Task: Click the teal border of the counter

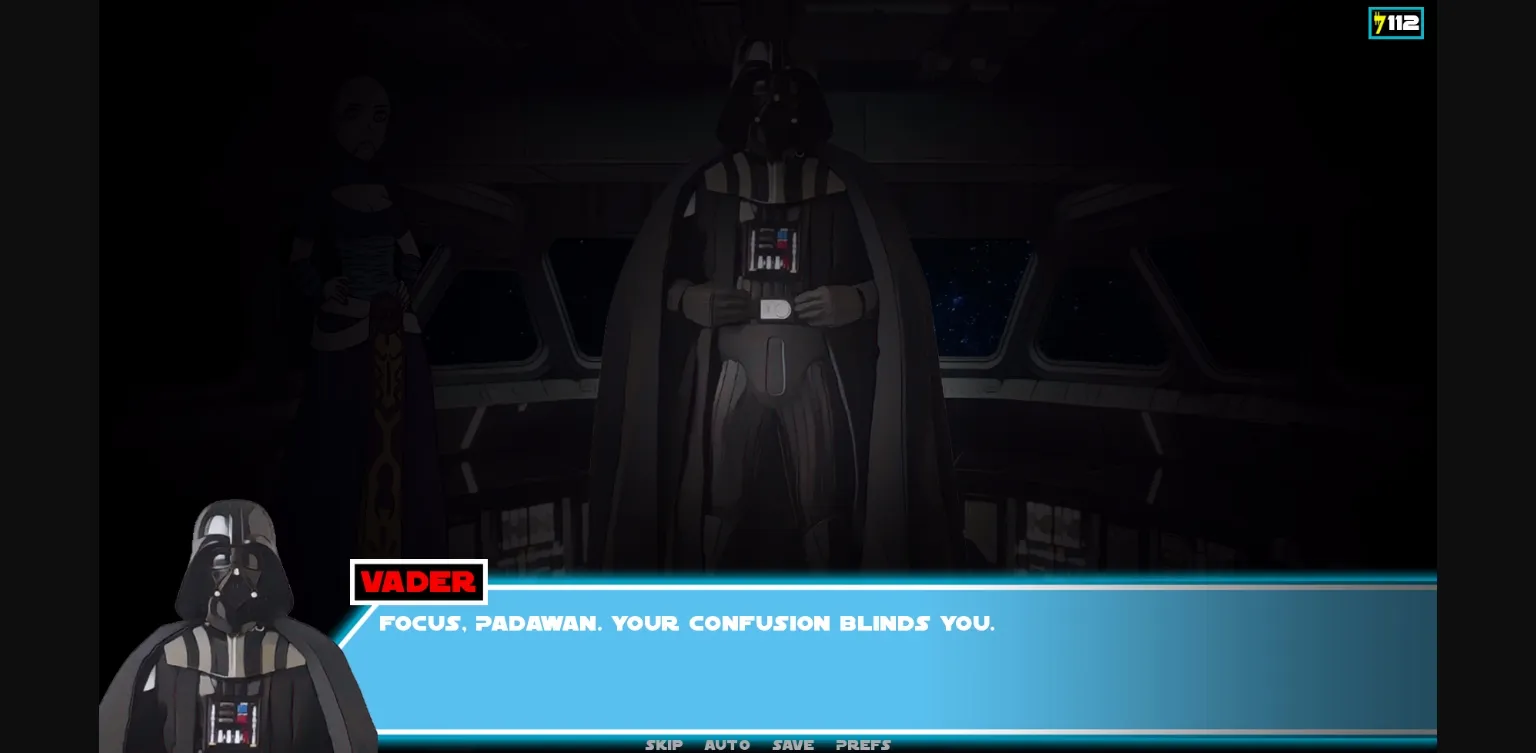Action: [1369, 22]
